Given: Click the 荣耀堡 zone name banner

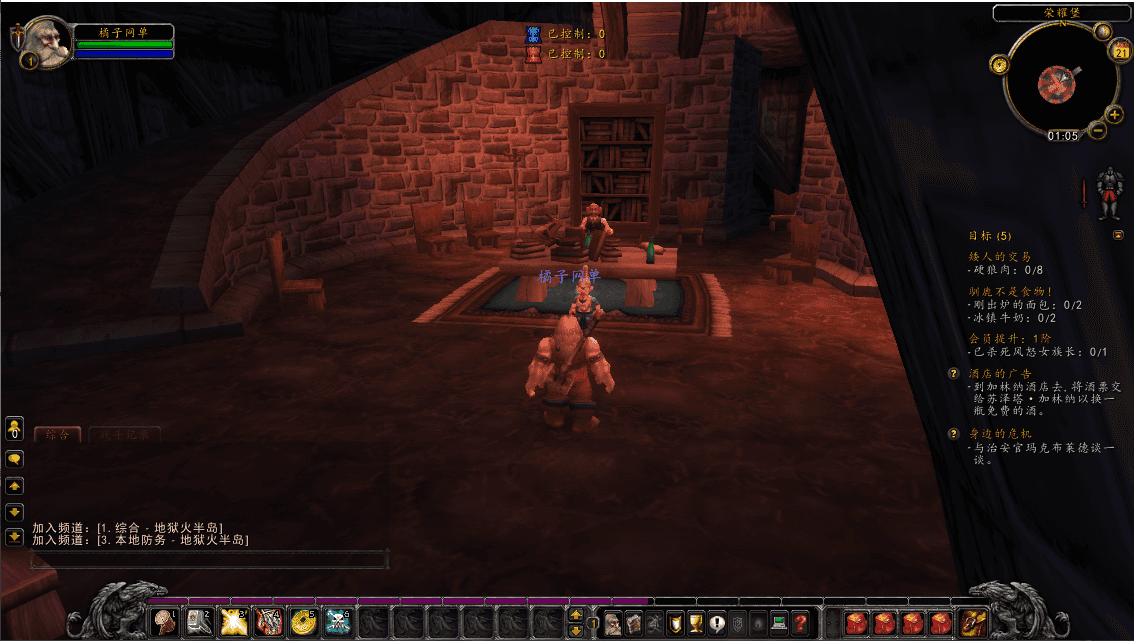Looking at the screenshot, I should [x=1063, y=13].
